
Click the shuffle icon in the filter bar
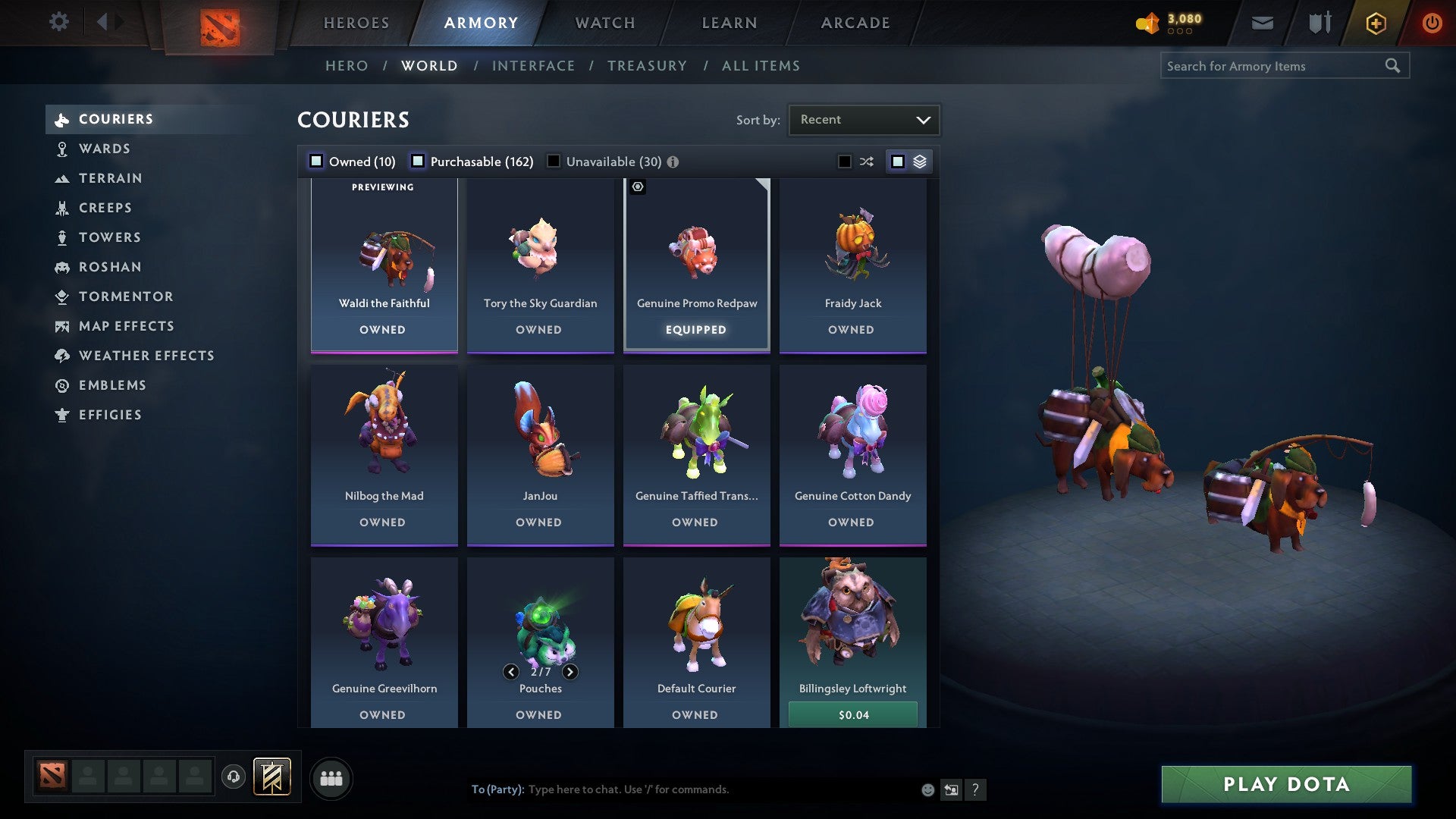tap(866, 161)
